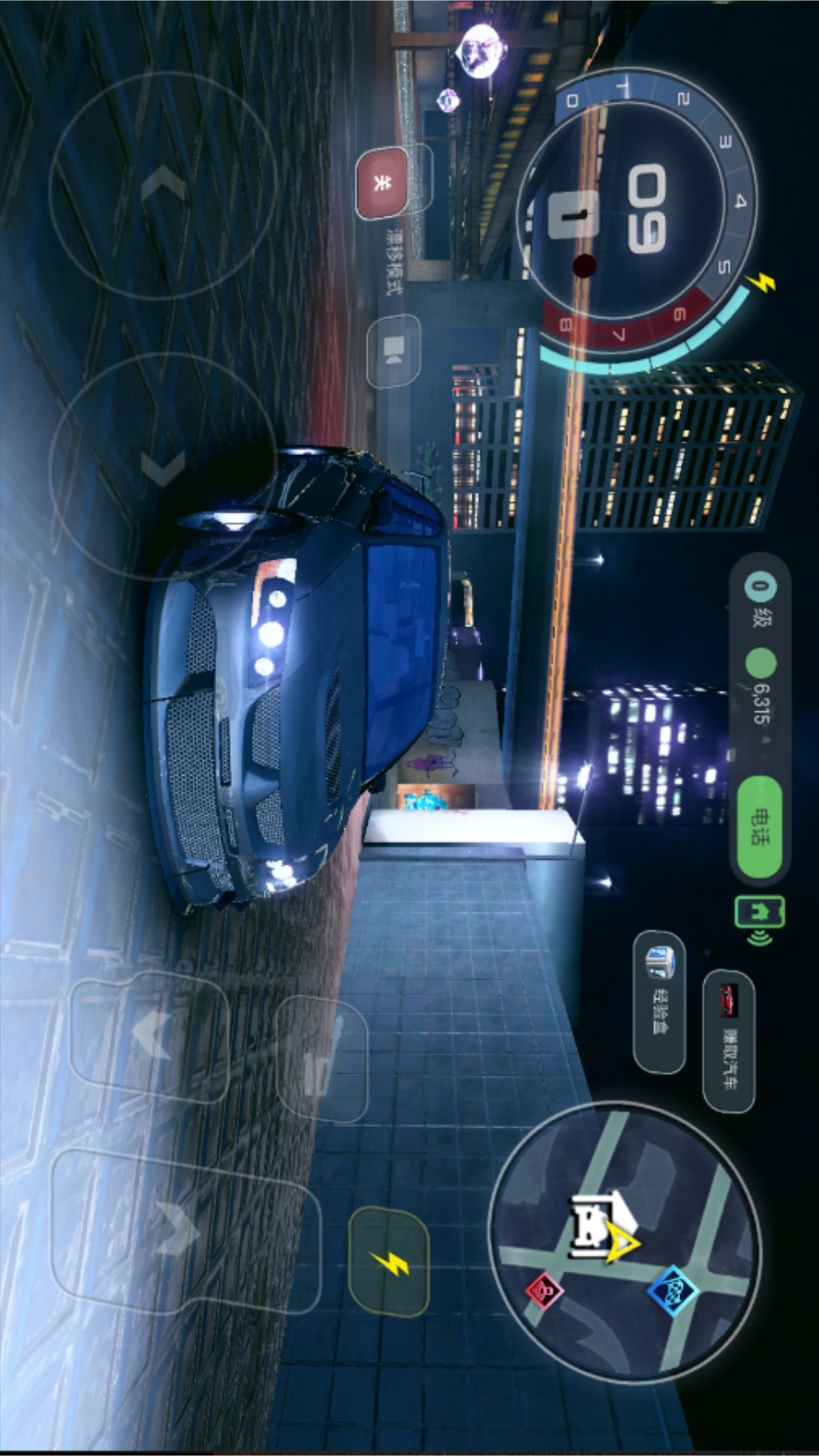Toggle the drift mode 关 switch
This screenshot has height=1456, width=819.
[382, 183]
